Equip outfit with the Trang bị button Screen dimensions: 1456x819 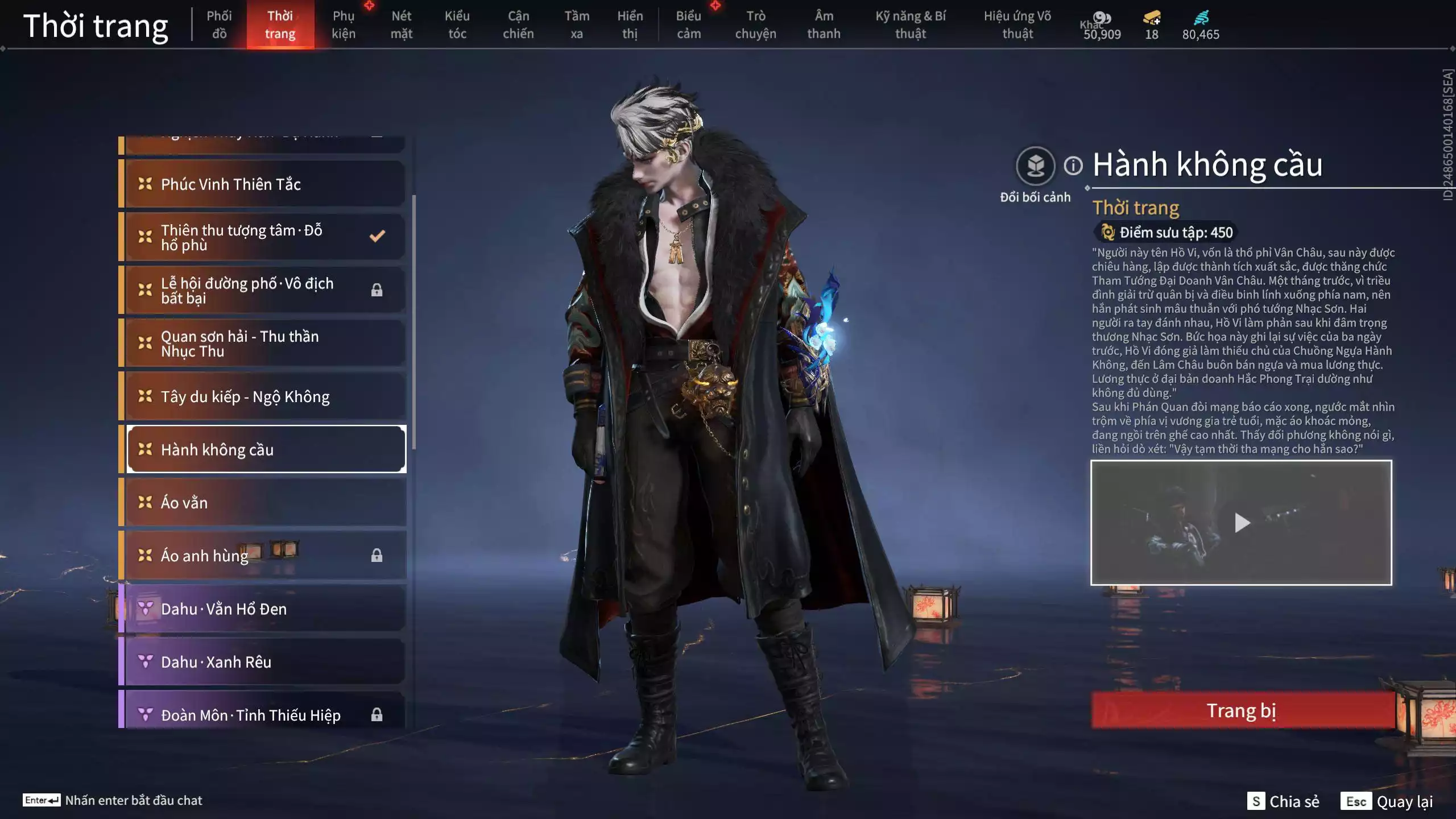coord(1242,710)
